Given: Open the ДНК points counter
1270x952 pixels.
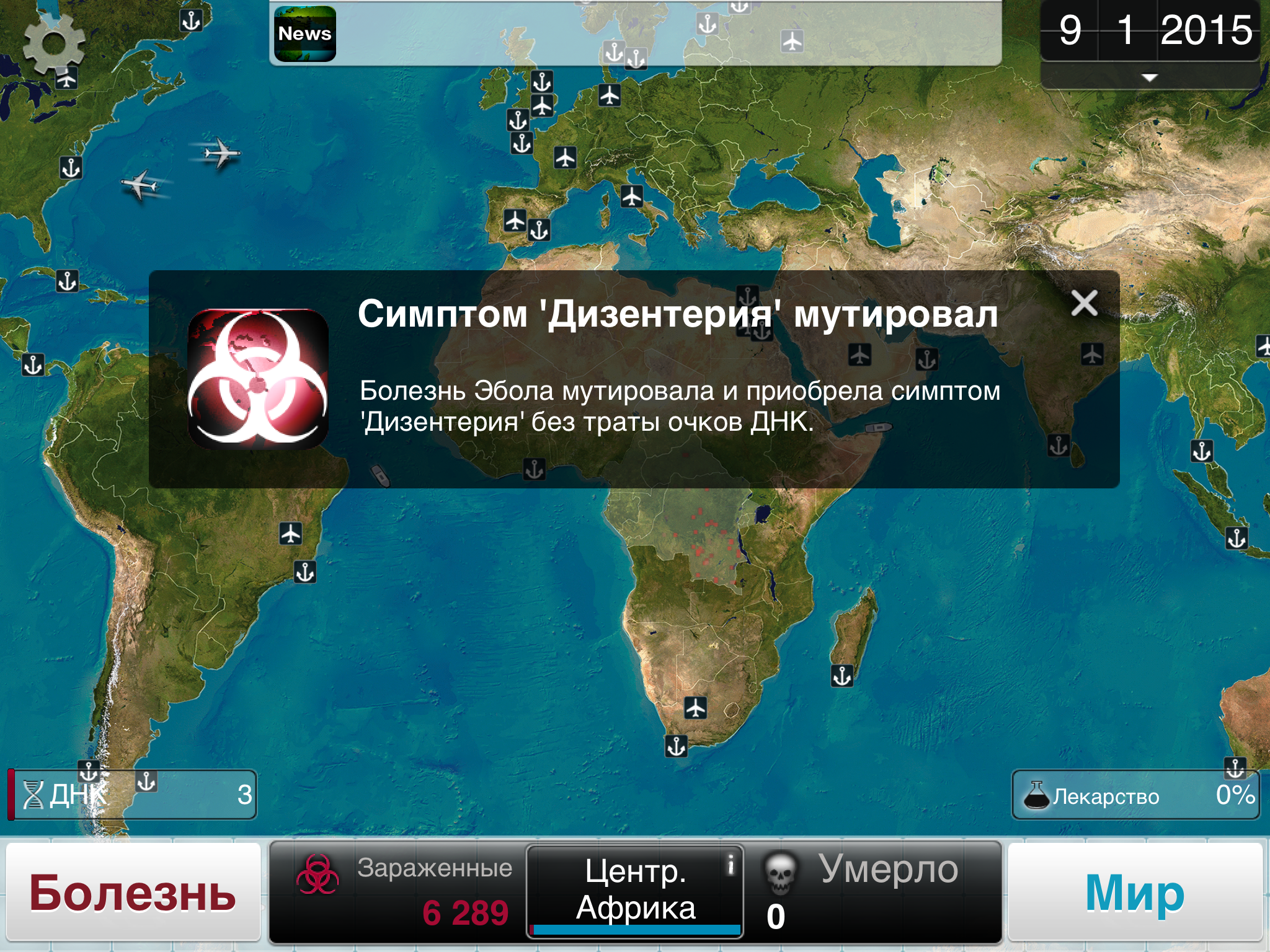Looking at the screenshot, I should point(133,795).
